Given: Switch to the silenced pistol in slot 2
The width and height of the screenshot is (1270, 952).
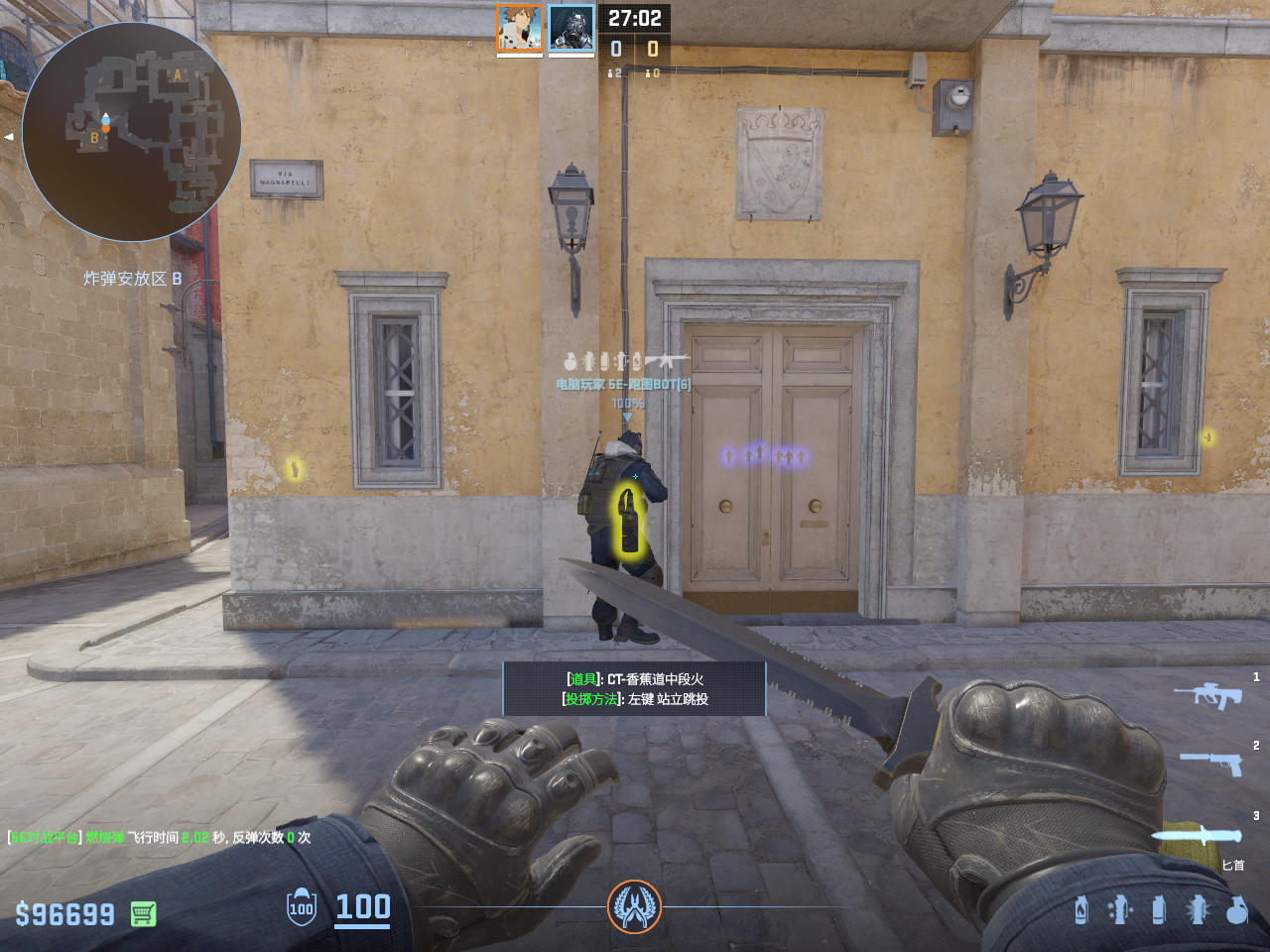Looking at the screenshot, I should (1211, 763).
